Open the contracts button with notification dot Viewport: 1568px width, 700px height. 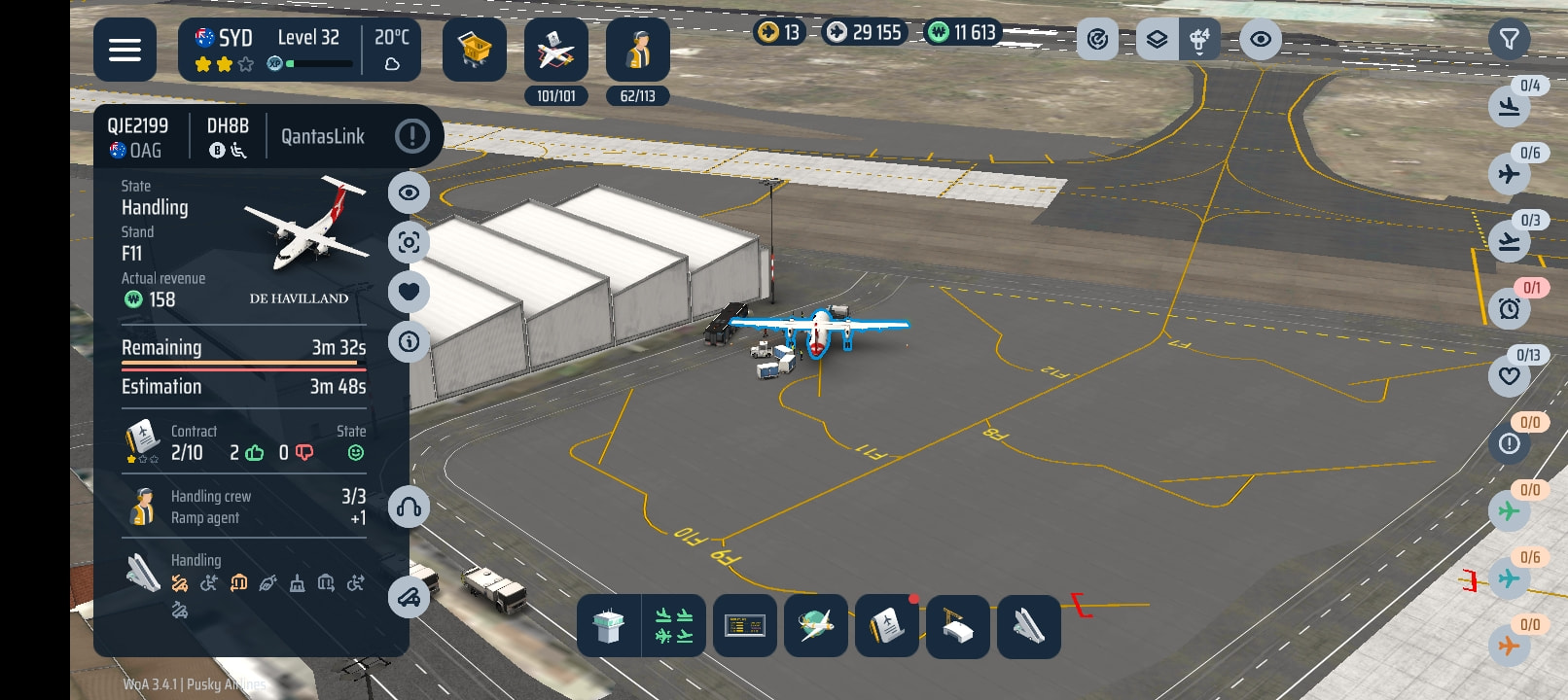[x=886, y=627]
